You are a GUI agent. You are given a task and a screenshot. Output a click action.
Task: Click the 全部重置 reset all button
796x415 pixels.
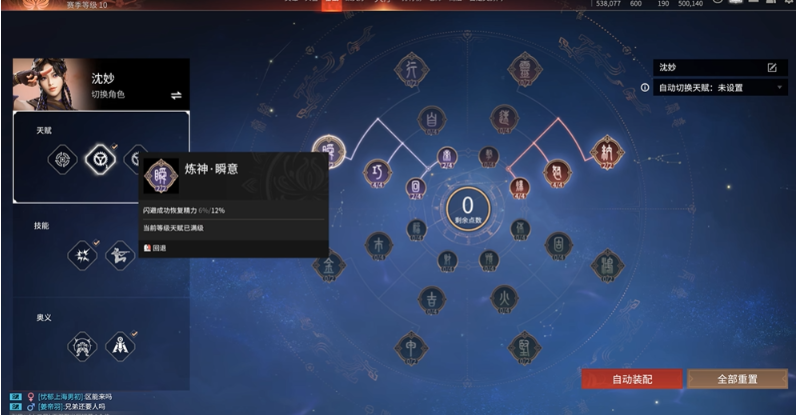pyautogui.click(x=738, y=379)
